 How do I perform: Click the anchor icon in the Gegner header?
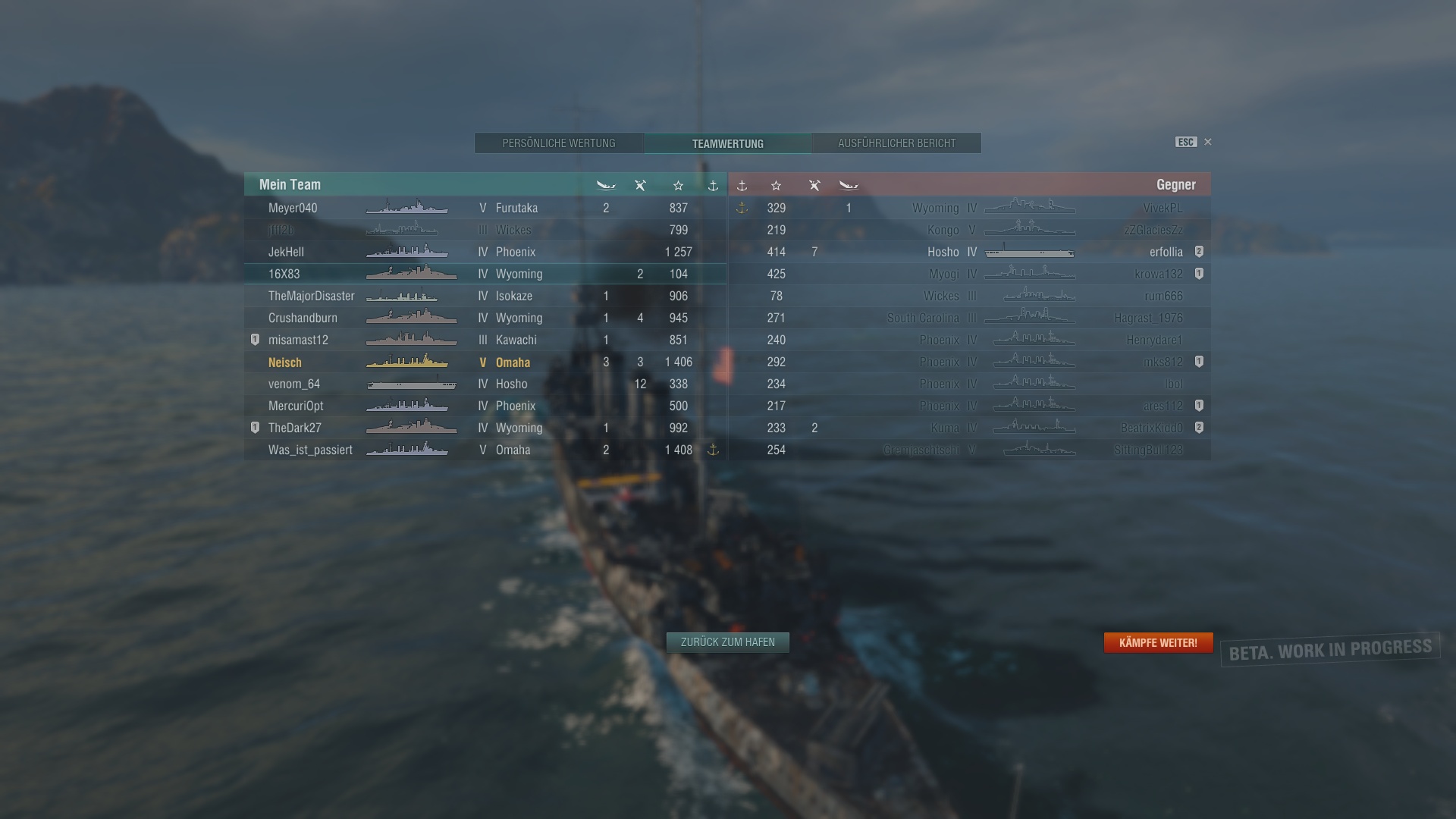click(742, 185)
